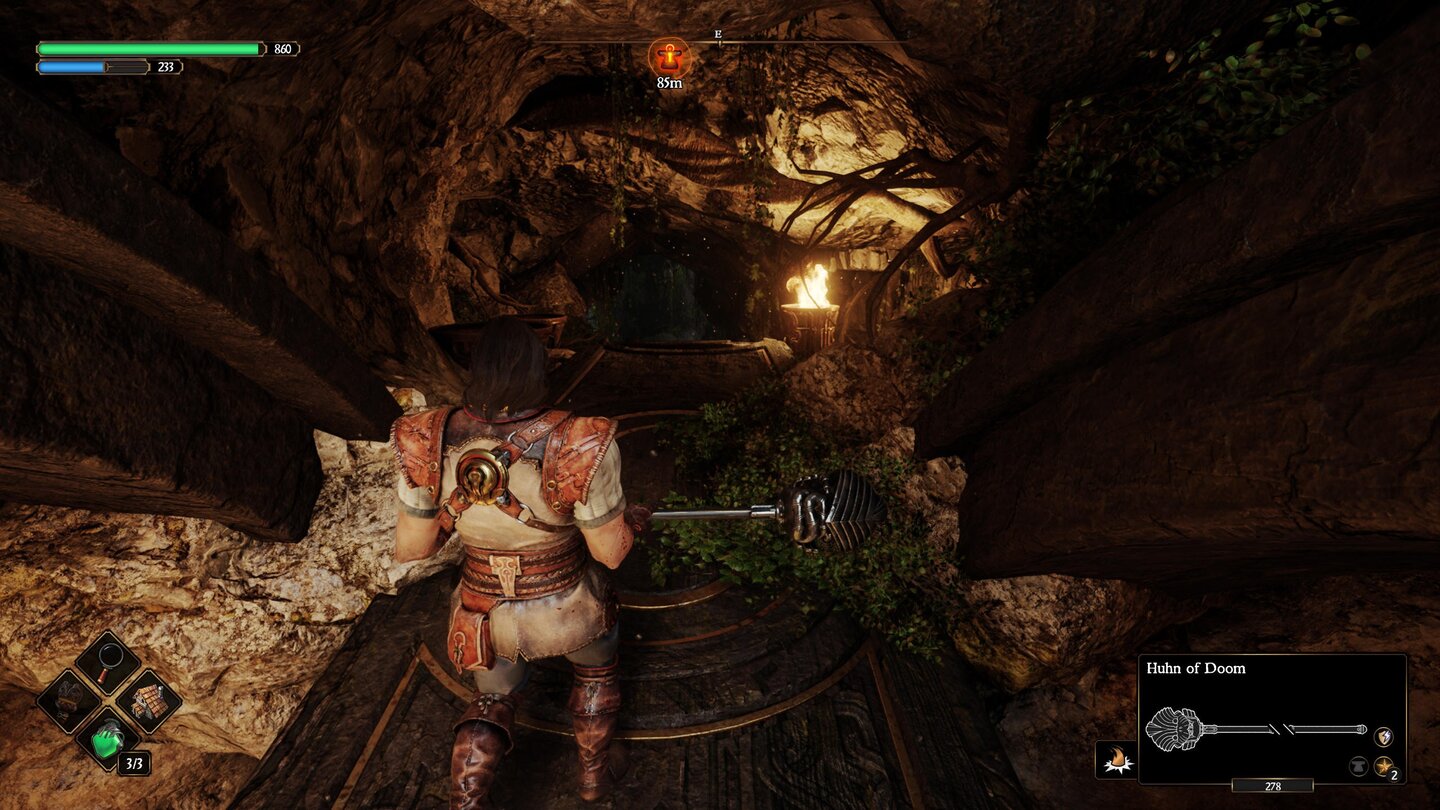Click the objective marker on the compass
This screenshot has width=1440, height=810.
click(x=668, y=57)
